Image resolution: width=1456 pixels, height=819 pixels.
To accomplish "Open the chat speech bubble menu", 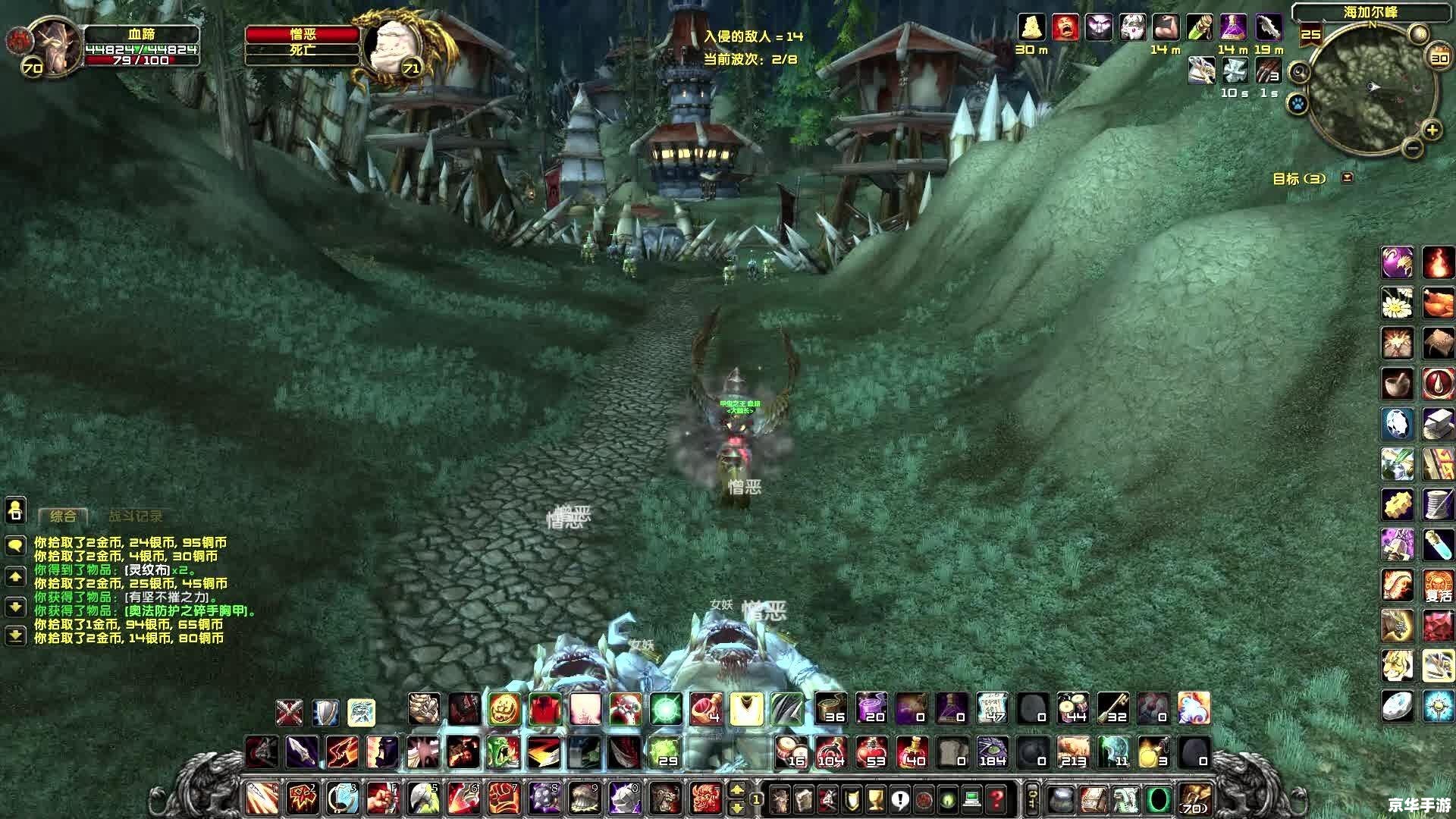I will pyautogui.click(x=15, y=545).
